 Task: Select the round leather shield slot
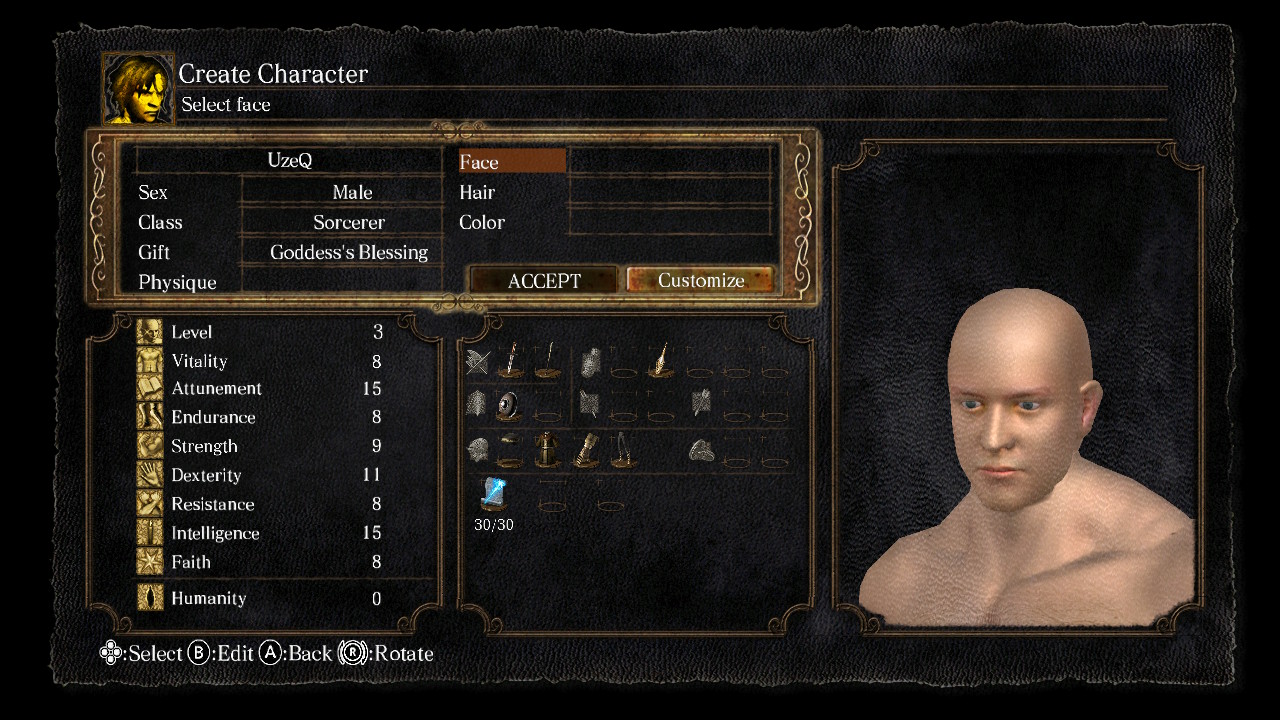[509, 404]
